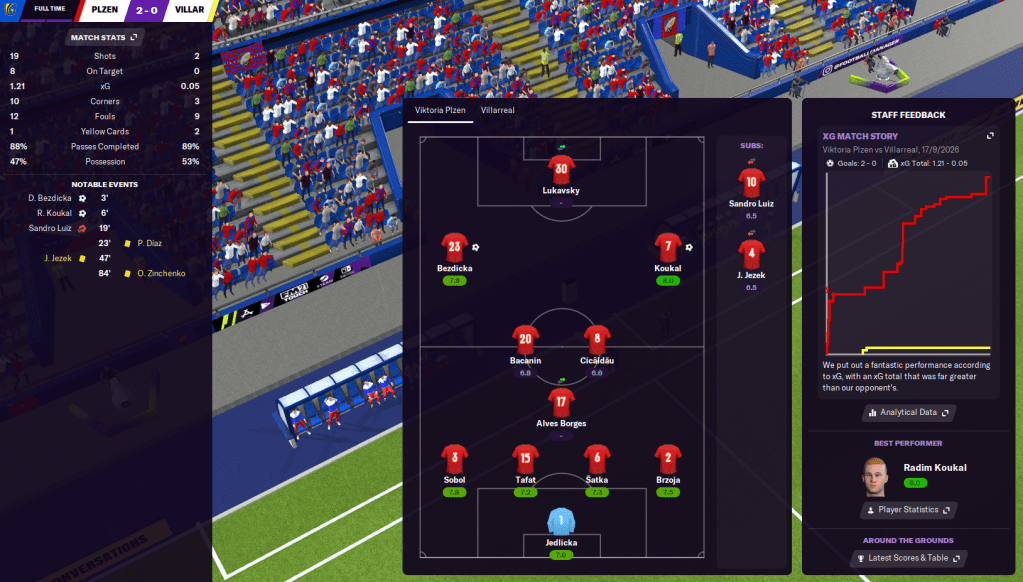Switch to the Villarreal lineup tab
This screenshot has width=1023, height=582.
point(497,110)
